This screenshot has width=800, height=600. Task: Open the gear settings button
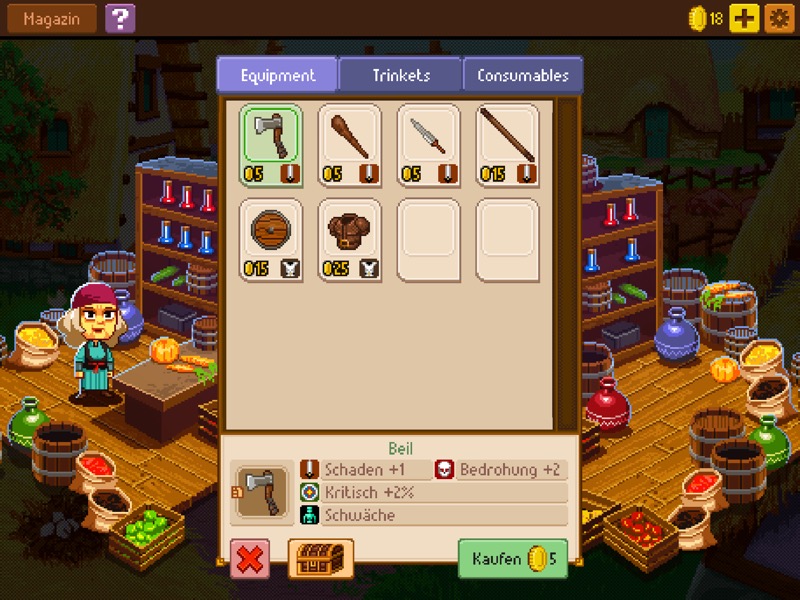click(x=777, y=18)
